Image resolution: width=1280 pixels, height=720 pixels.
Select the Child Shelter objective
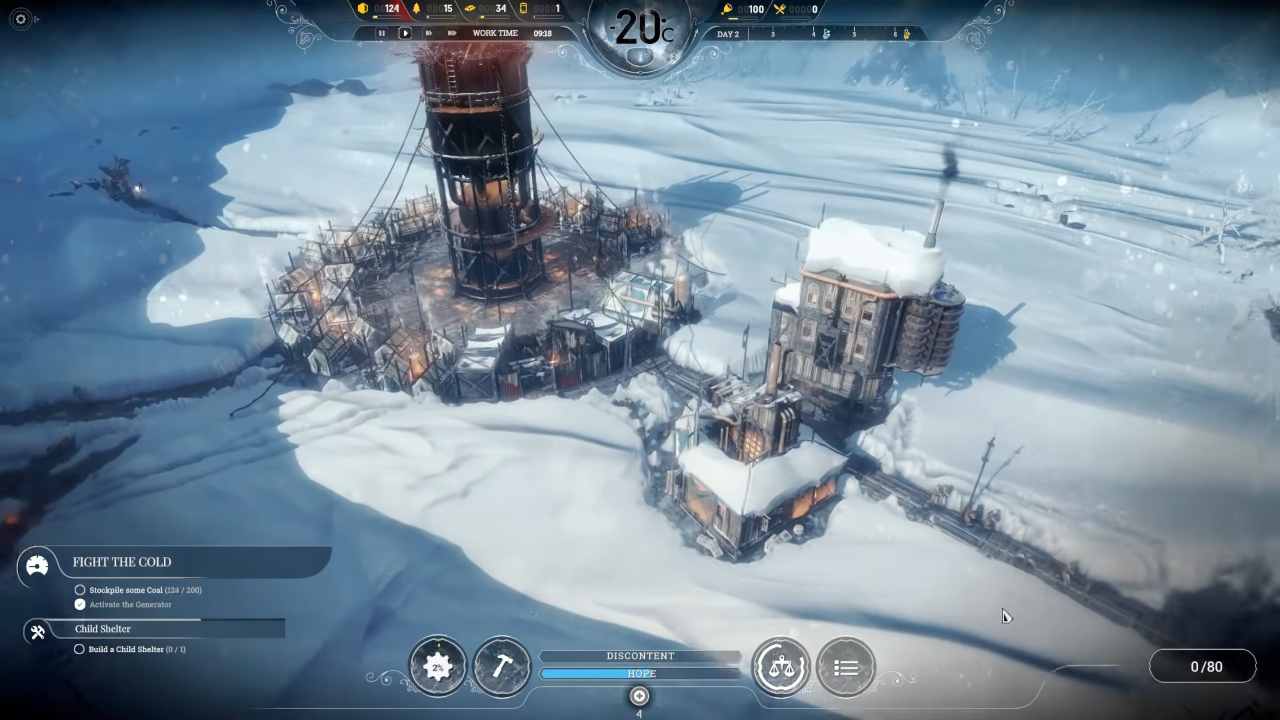tap(103, 629)
